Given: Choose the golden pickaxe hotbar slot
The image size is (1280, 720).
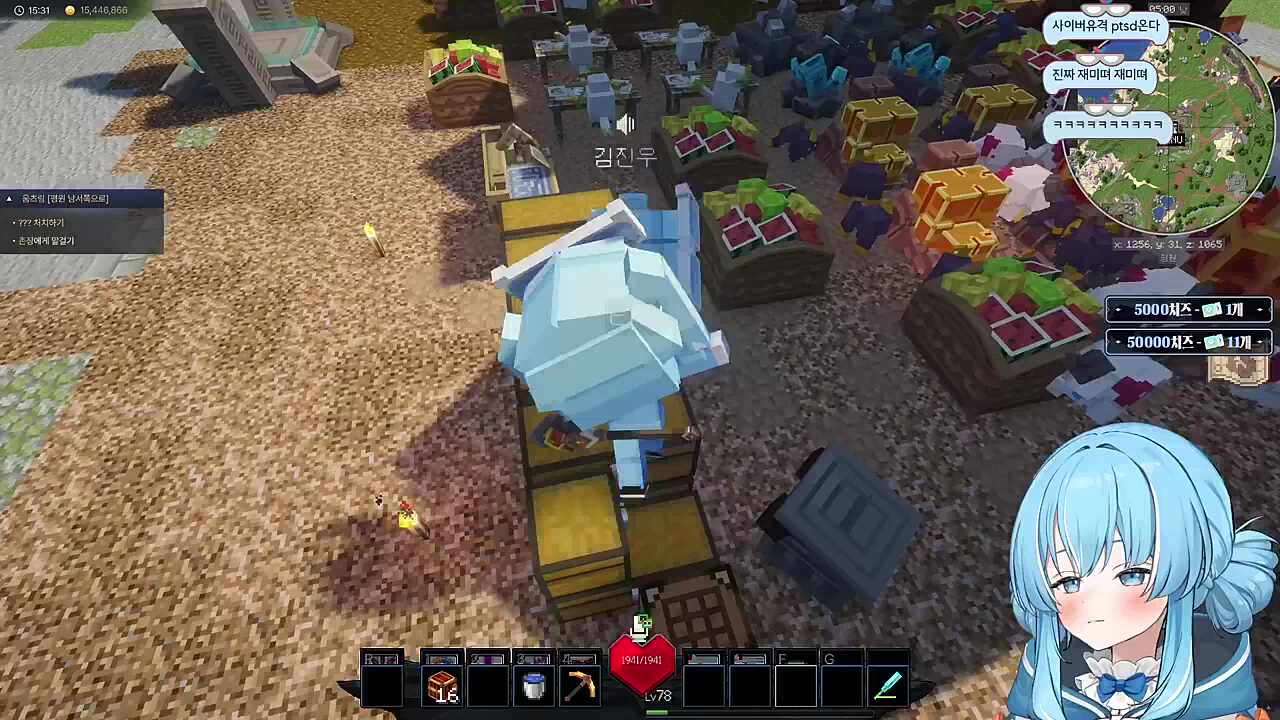Looking at the screenshot, I should pyautogui.click(x=580, y=687).
